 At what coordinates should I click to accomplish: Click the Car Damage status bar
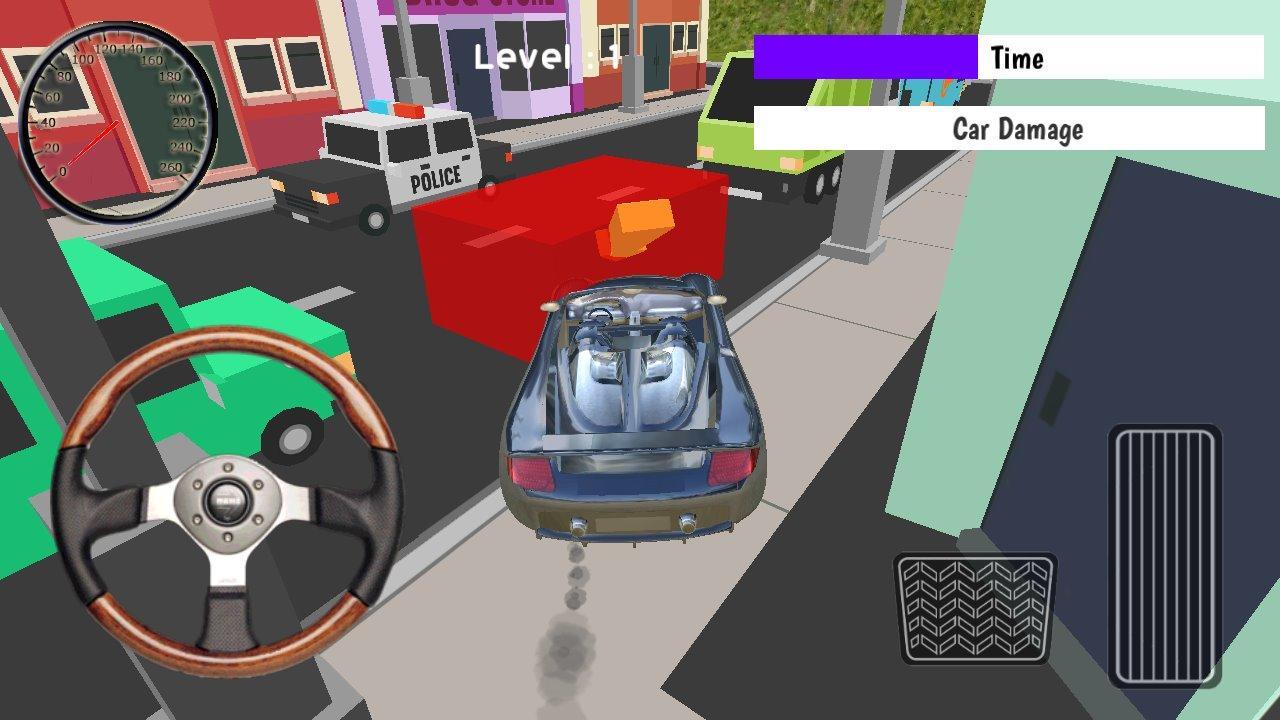[x=1010, y=129]
